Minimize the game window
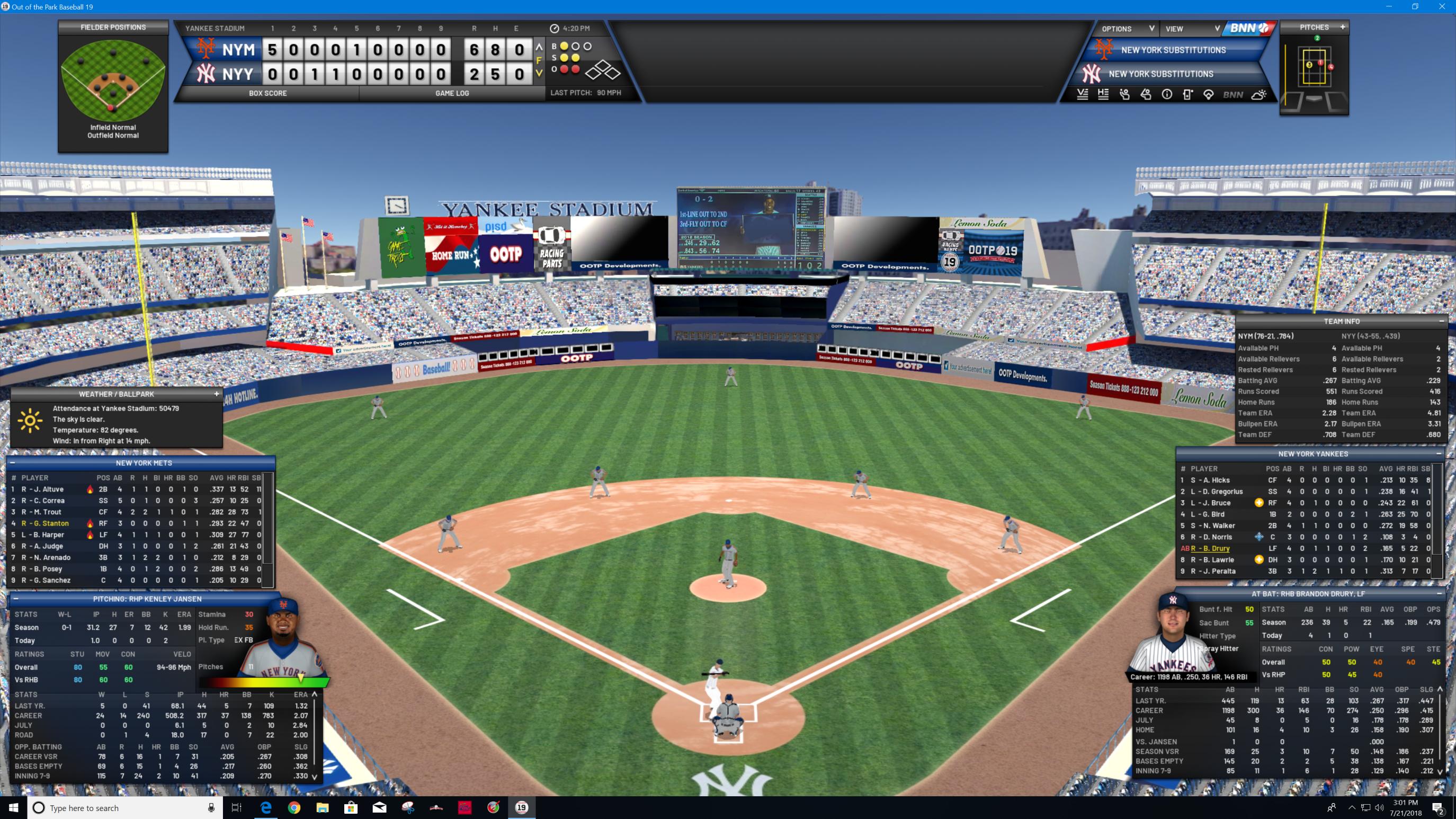1456x819 pixels. pyautogui.click(x=1389, y=7)
